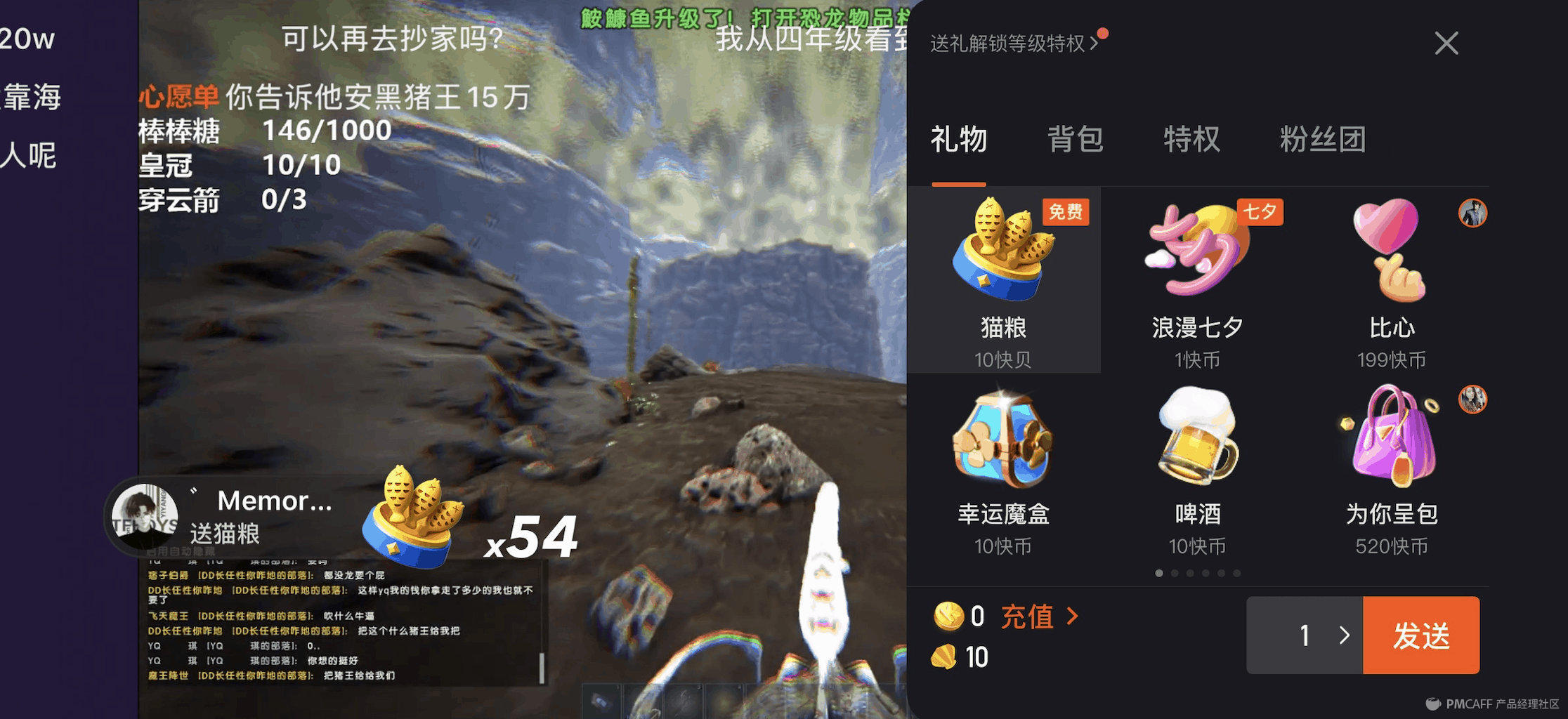1568x719 pixels.
Task: Open the 粉丝团 fan club tab
Action: [1324, 140]
